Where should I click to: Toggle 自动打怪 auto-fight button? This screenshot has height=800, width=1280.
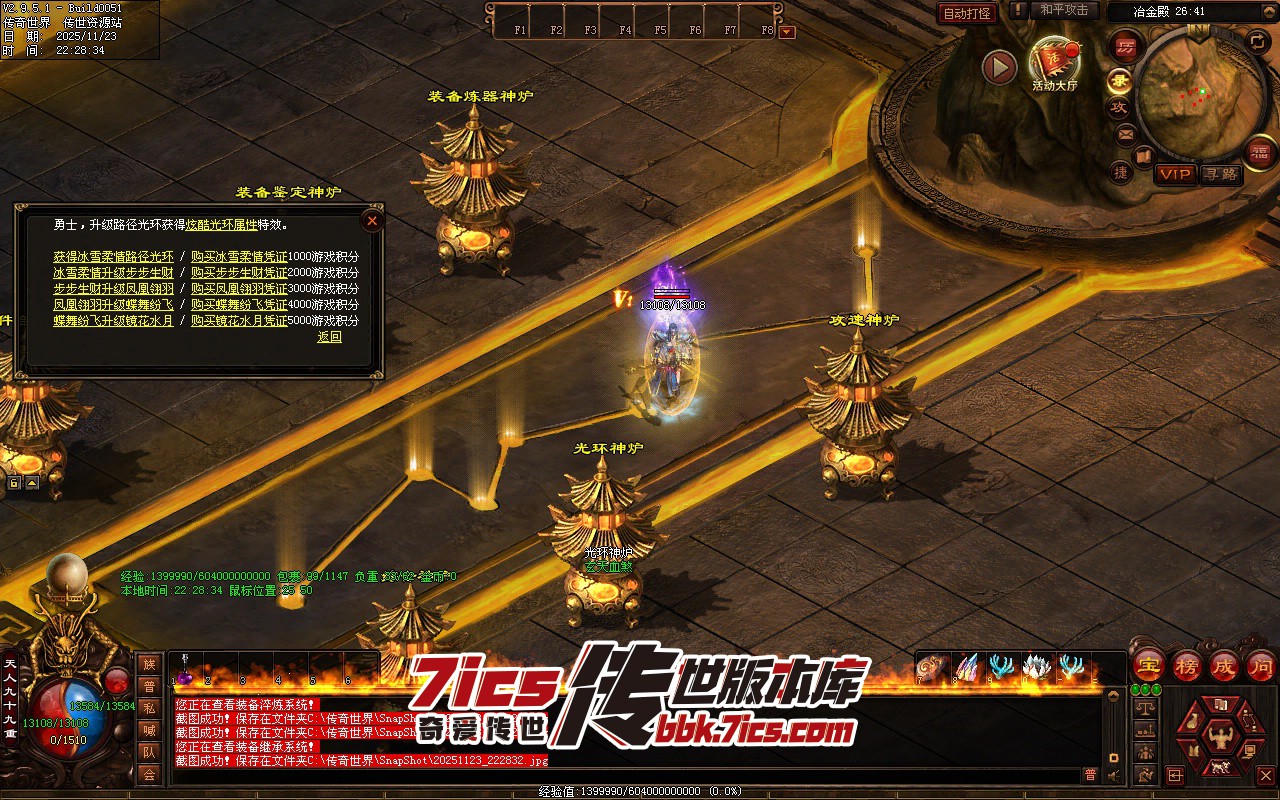pos(967,13)
